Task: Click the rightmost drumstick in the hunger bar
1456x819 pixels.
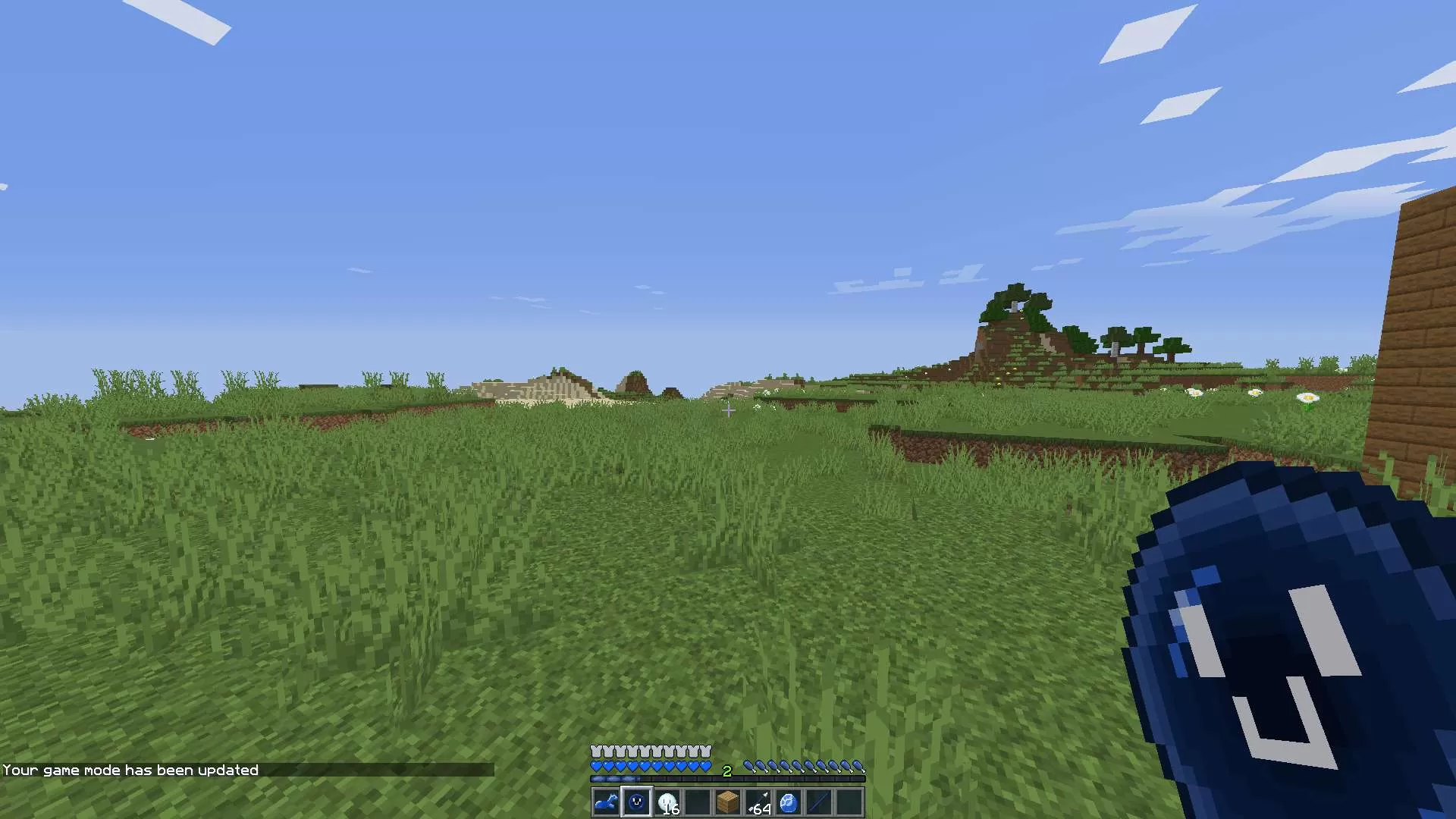Action: [859, 764]
